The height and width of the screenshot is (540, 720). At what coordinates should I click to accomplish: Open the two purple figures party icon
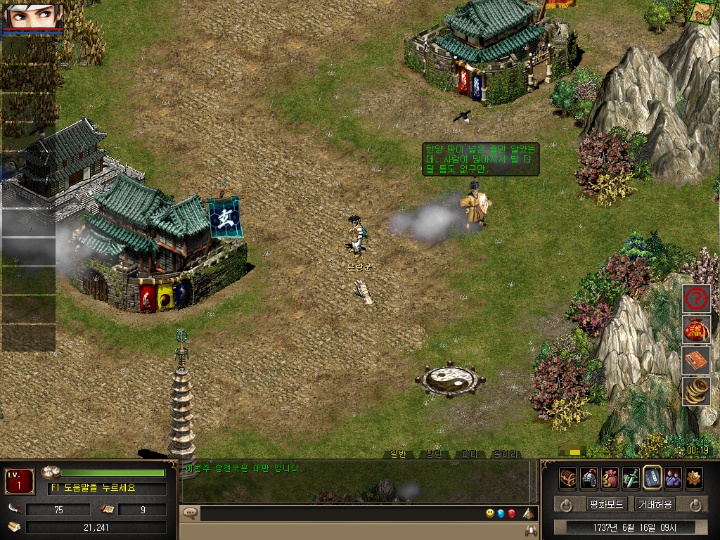[x=673, y=478]
